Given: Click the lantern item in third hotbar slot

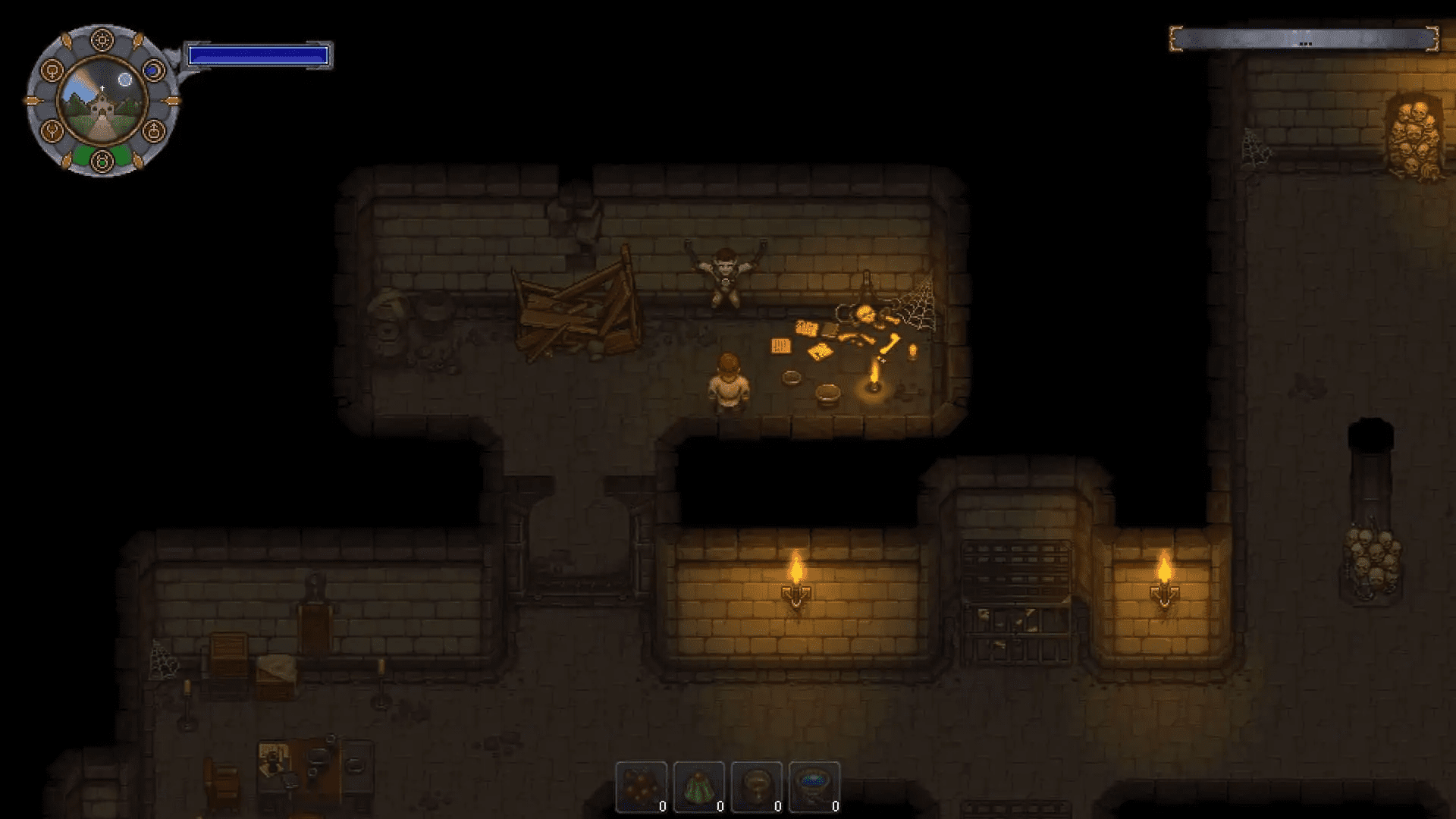Looking at the screenshot, I should 756,787.
